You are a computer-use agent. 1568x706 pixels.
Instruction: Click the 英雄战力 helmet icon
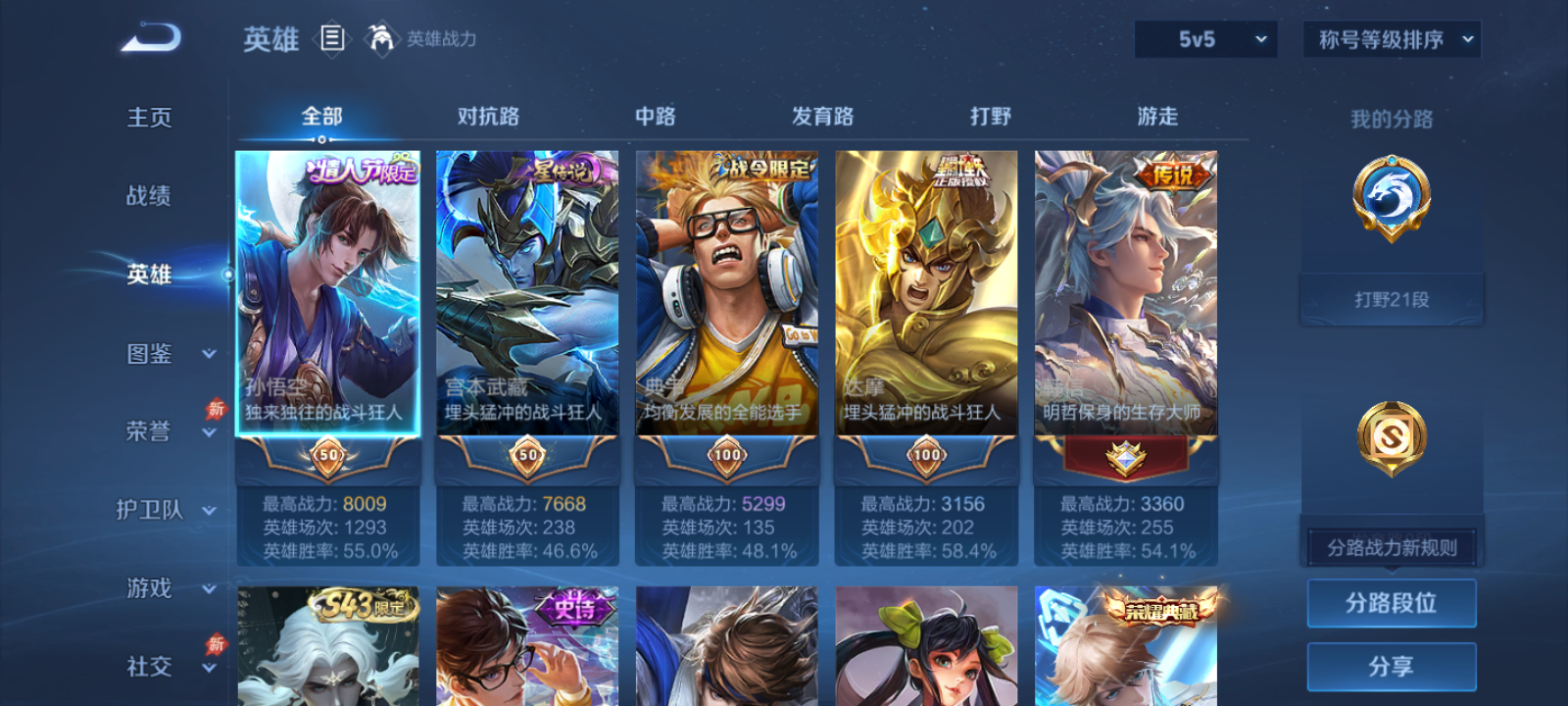click(384, 40)
